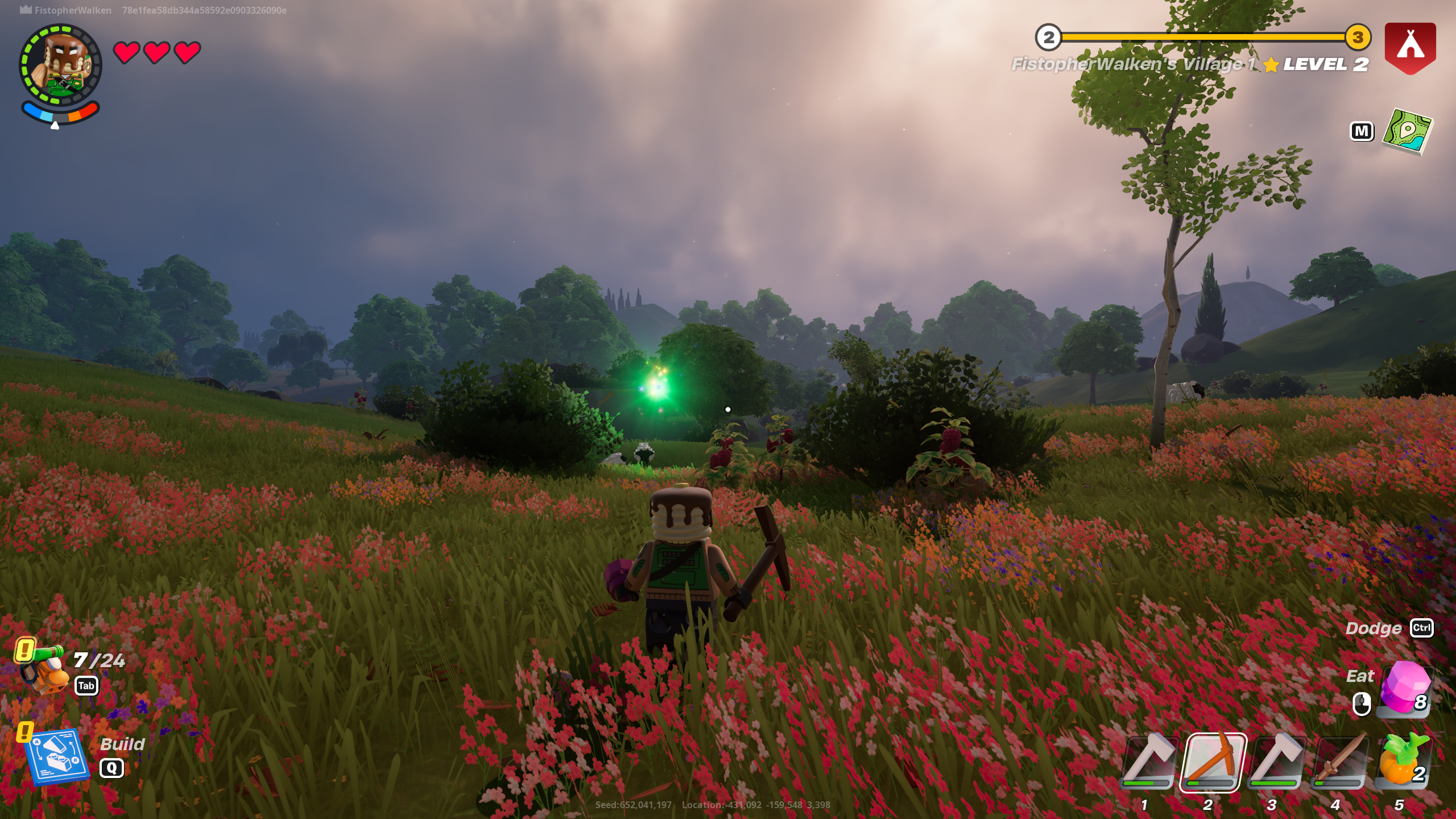The height and width of the screenshot is (819, 1456).
Task: Equip the wooden sword hotbar slot
Action: click(1339, 762)
